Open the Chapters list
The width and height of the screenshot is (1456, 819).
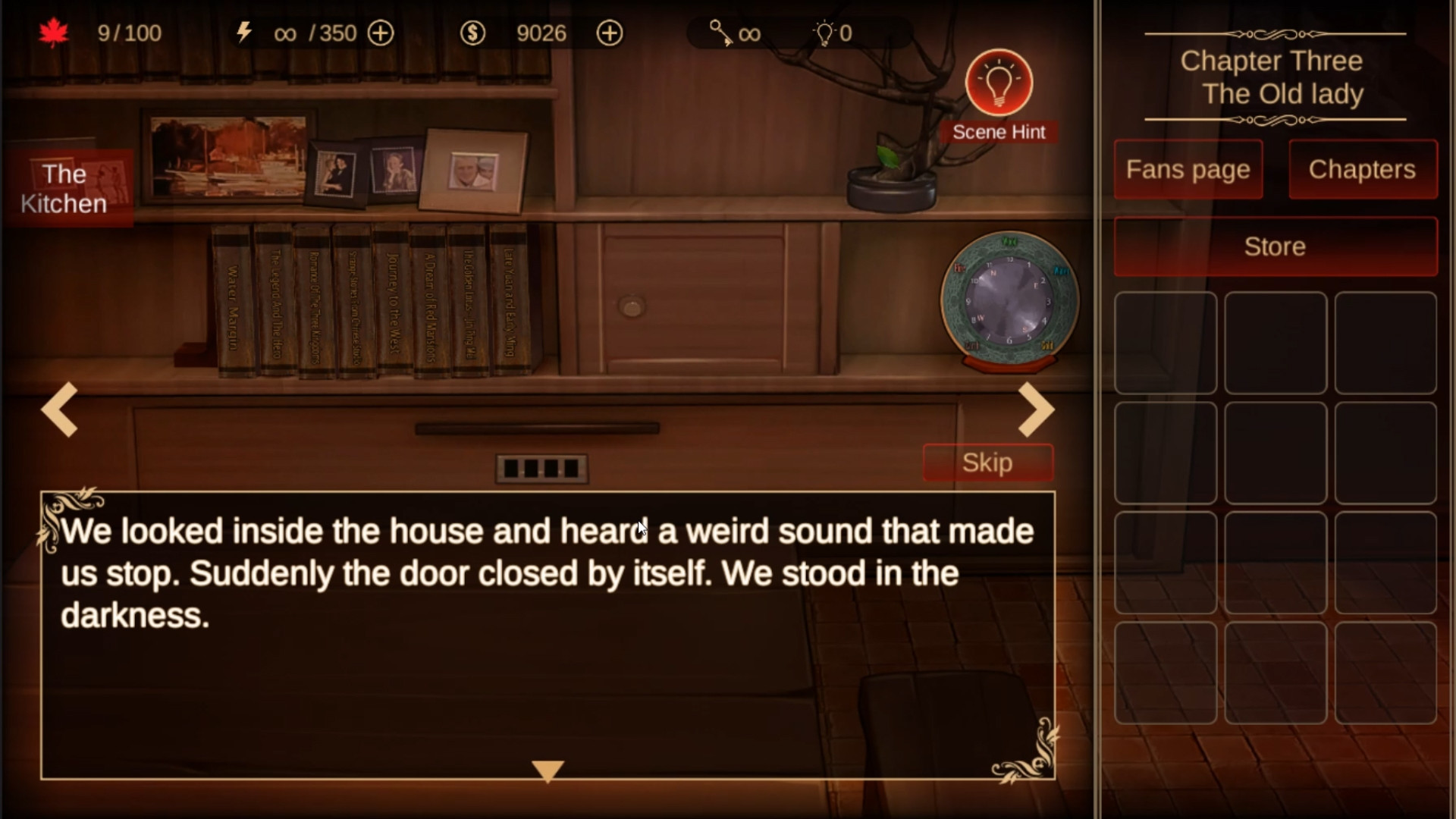point(1362,169)
